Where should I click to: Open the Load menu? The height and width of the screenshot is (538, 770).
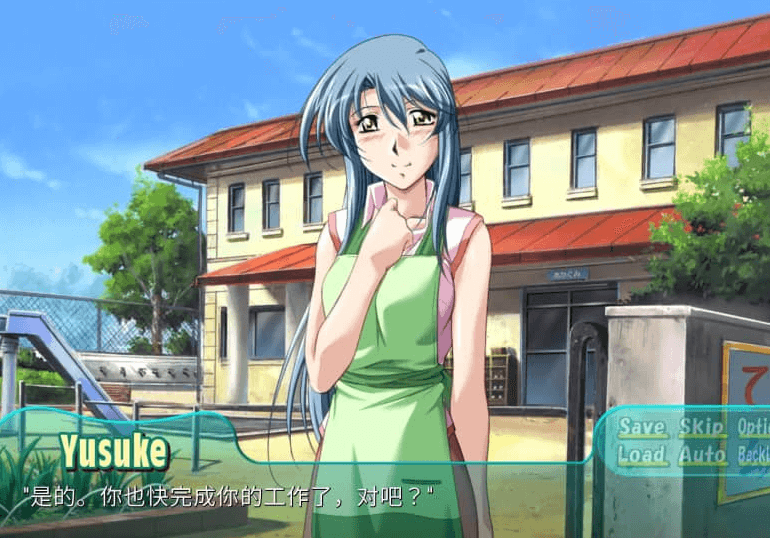pos(641,455)
